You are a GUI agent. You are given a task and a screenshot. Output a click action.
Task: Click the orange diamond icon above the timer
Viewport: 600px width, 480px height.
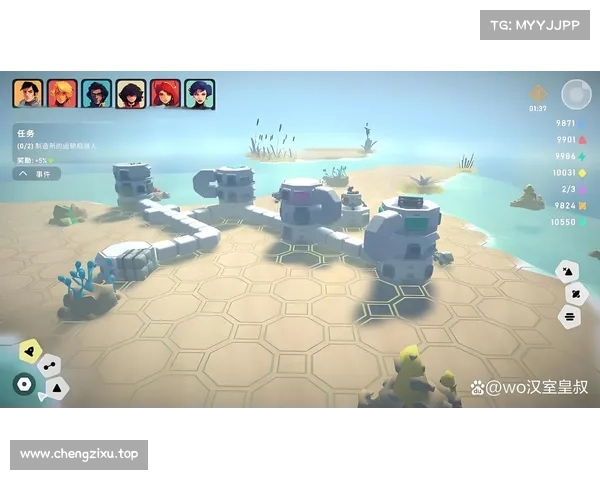[x=538, y=92]
